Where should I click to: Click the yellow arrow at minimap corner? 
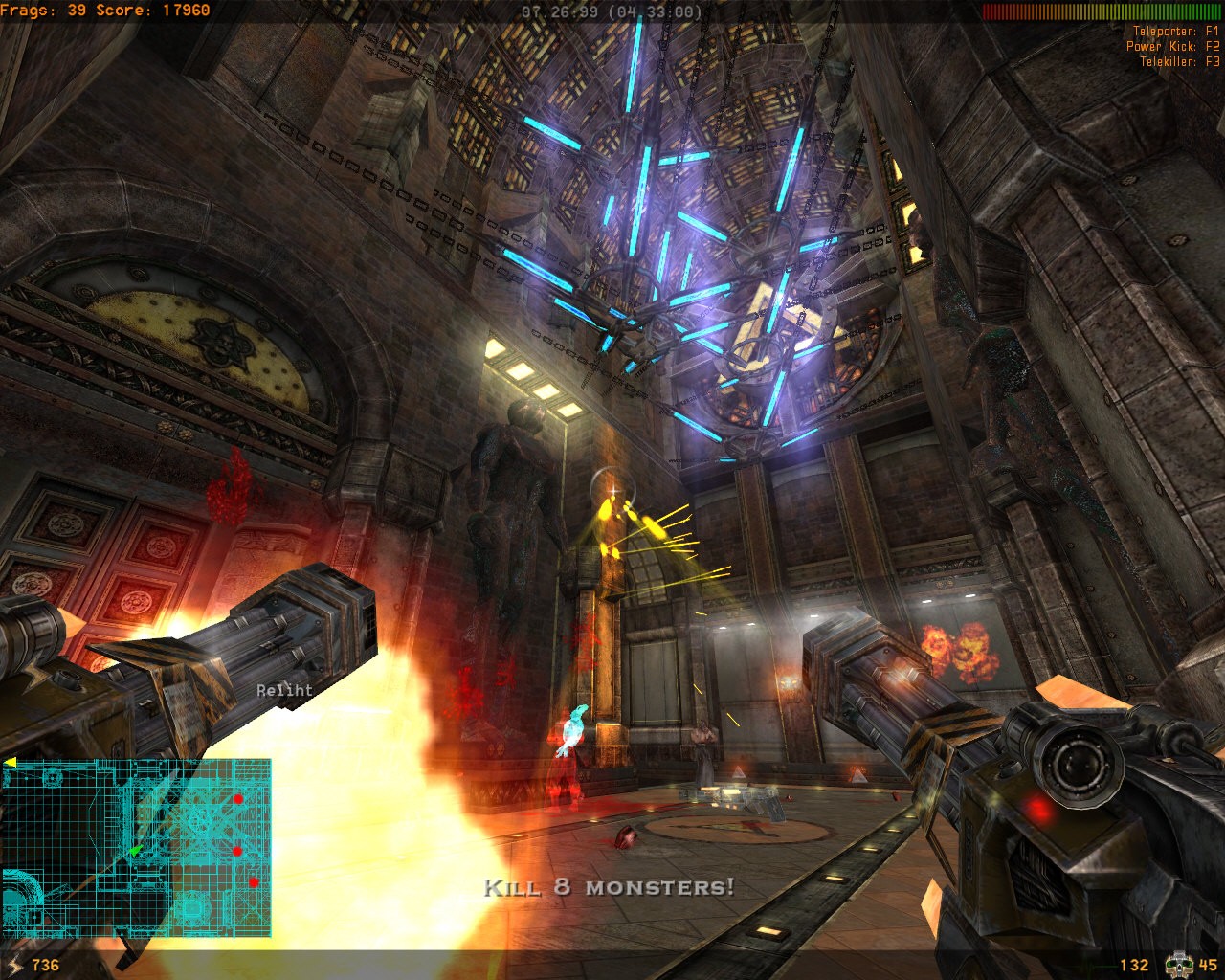click(x=10, y=763)
